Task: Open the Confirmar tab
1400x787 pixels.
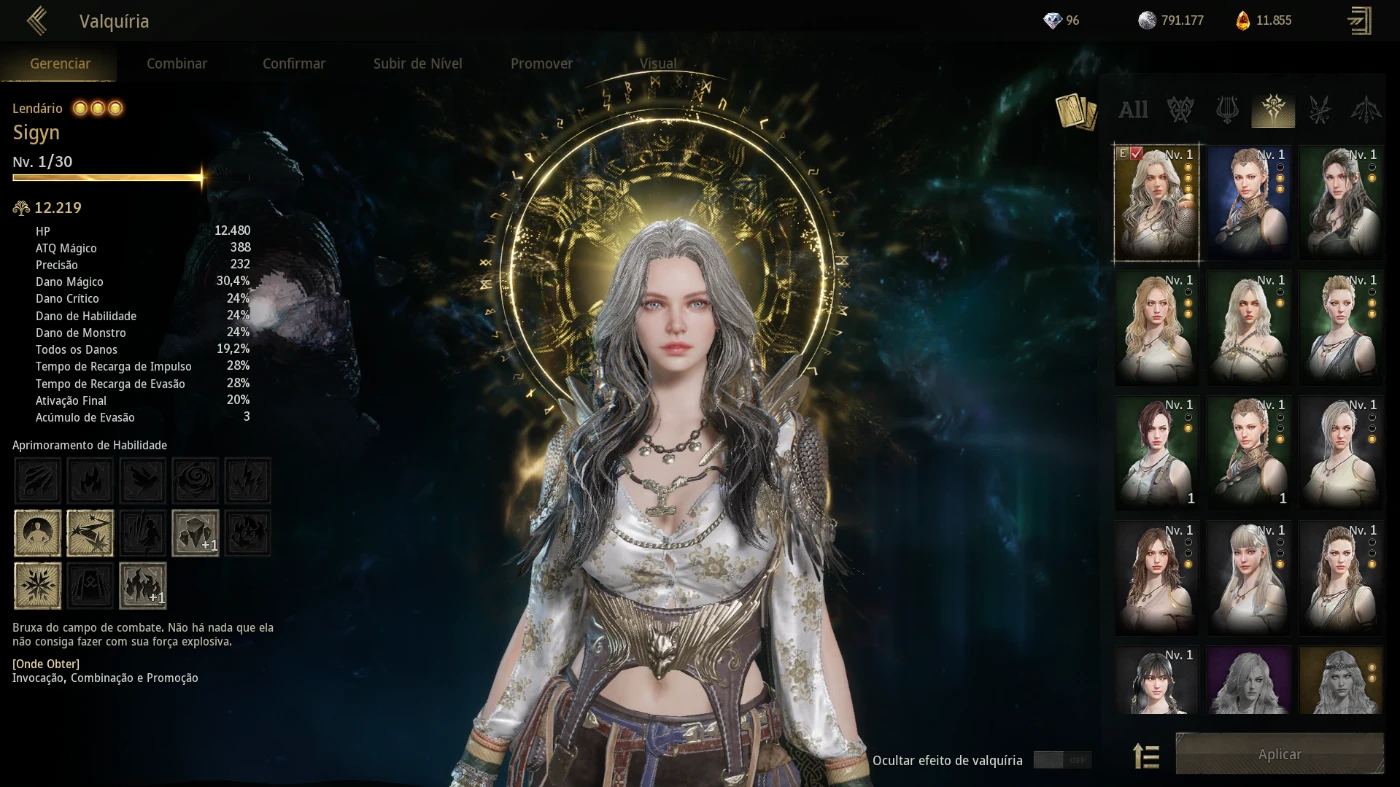Action: tap(294, 63)
